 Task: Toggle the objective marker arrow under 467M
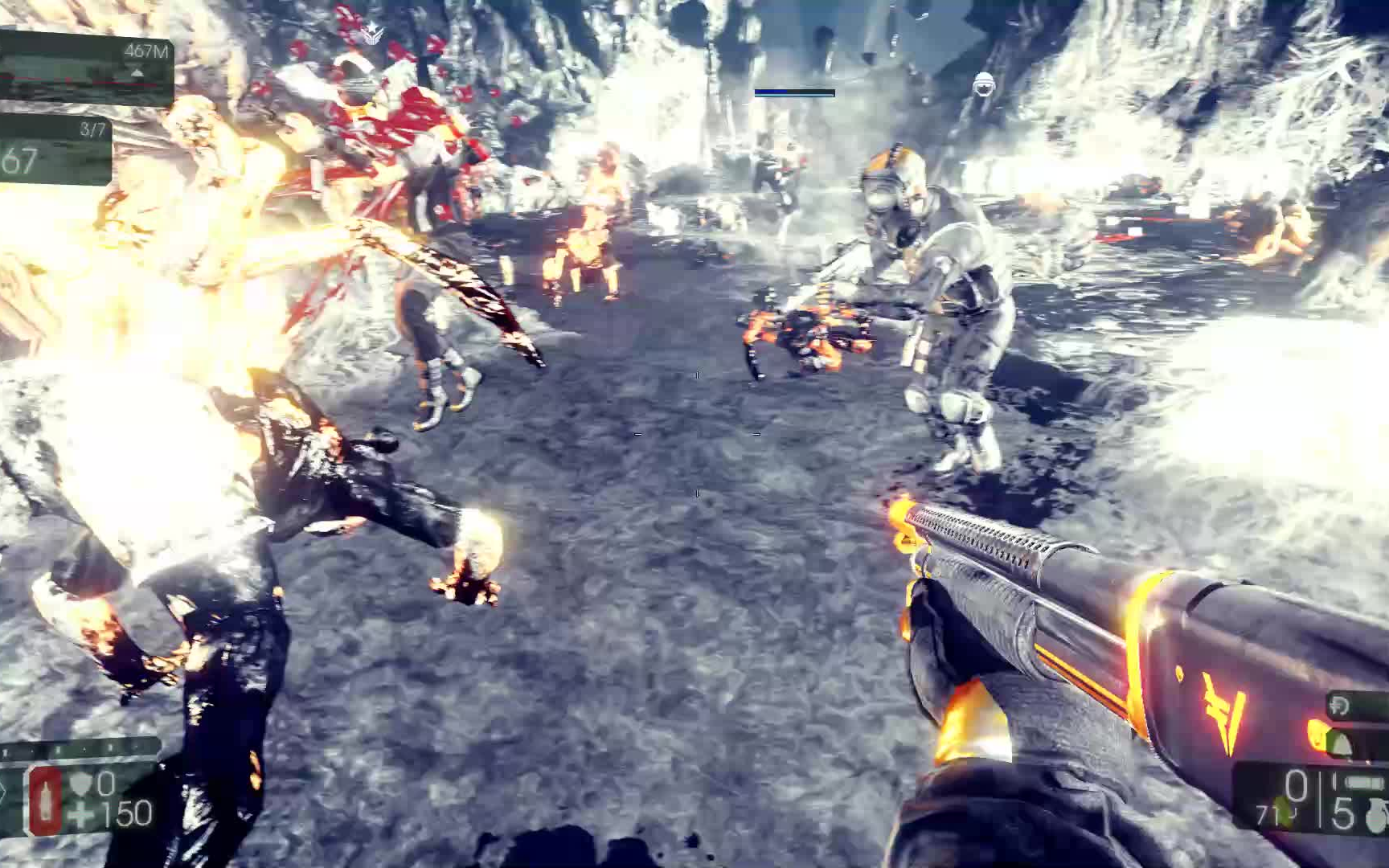[137, 73]
